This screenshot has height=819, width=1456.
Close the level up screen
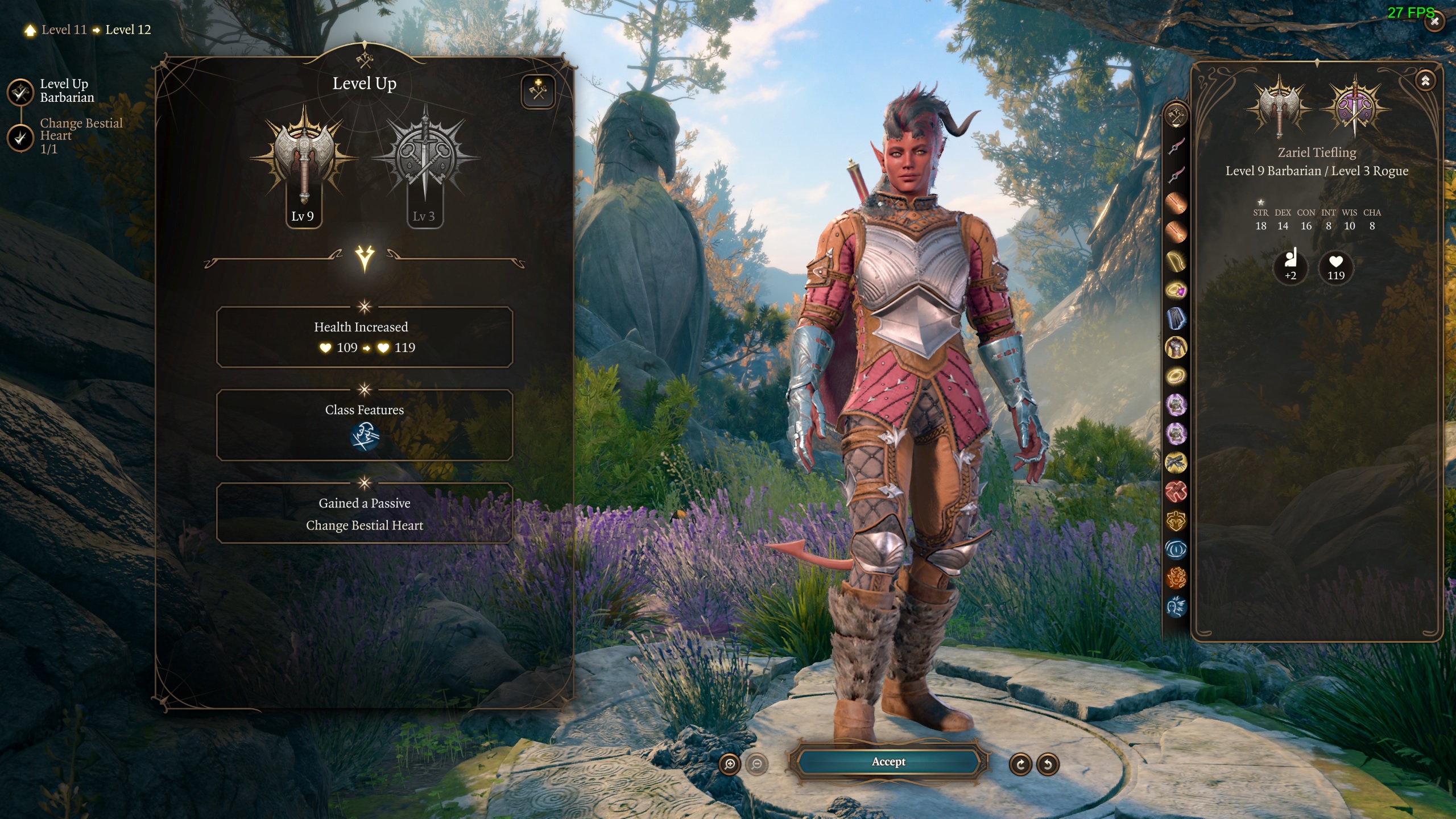point(1435,22)
